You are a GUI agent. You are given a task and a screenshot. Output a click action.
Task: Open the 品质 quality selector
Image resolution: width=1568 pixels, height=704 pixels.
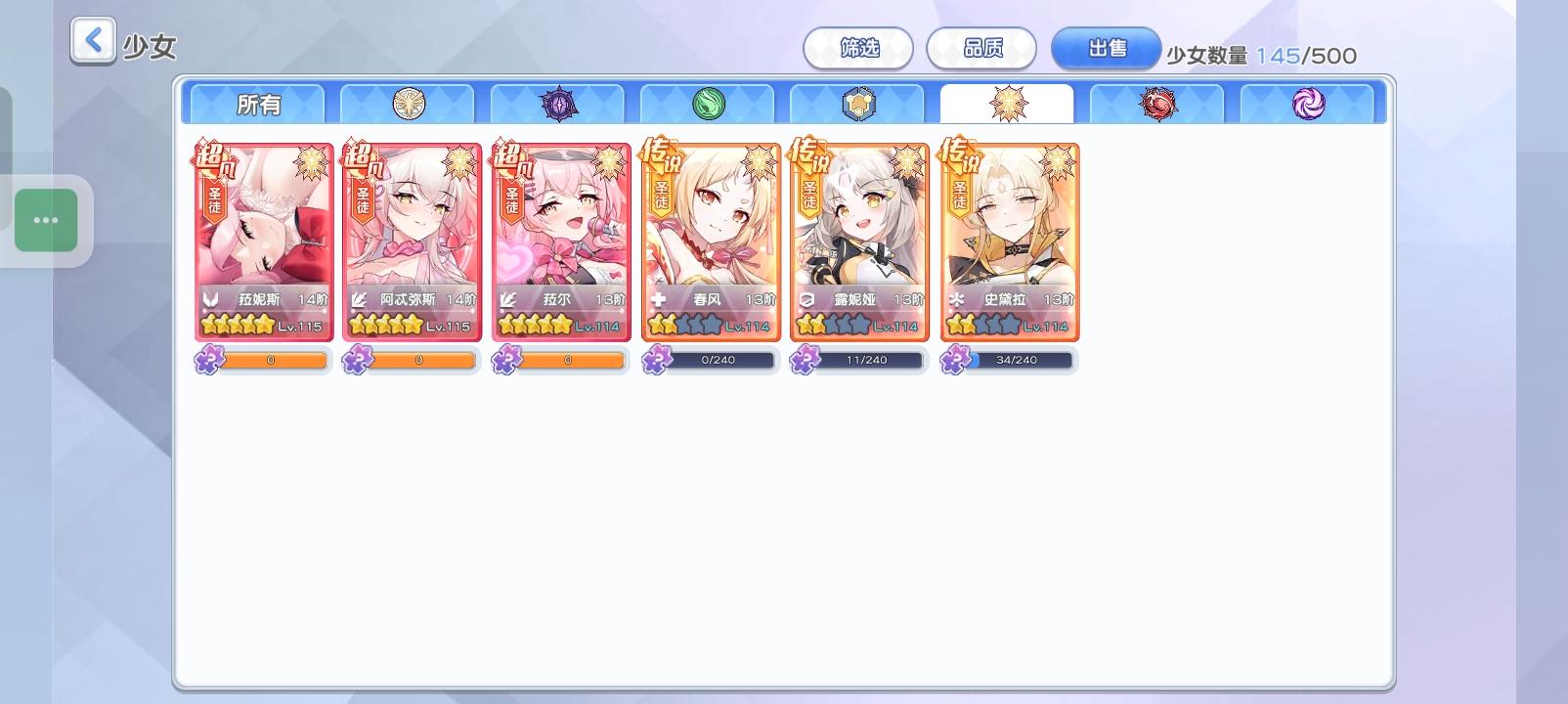point(981,48)
